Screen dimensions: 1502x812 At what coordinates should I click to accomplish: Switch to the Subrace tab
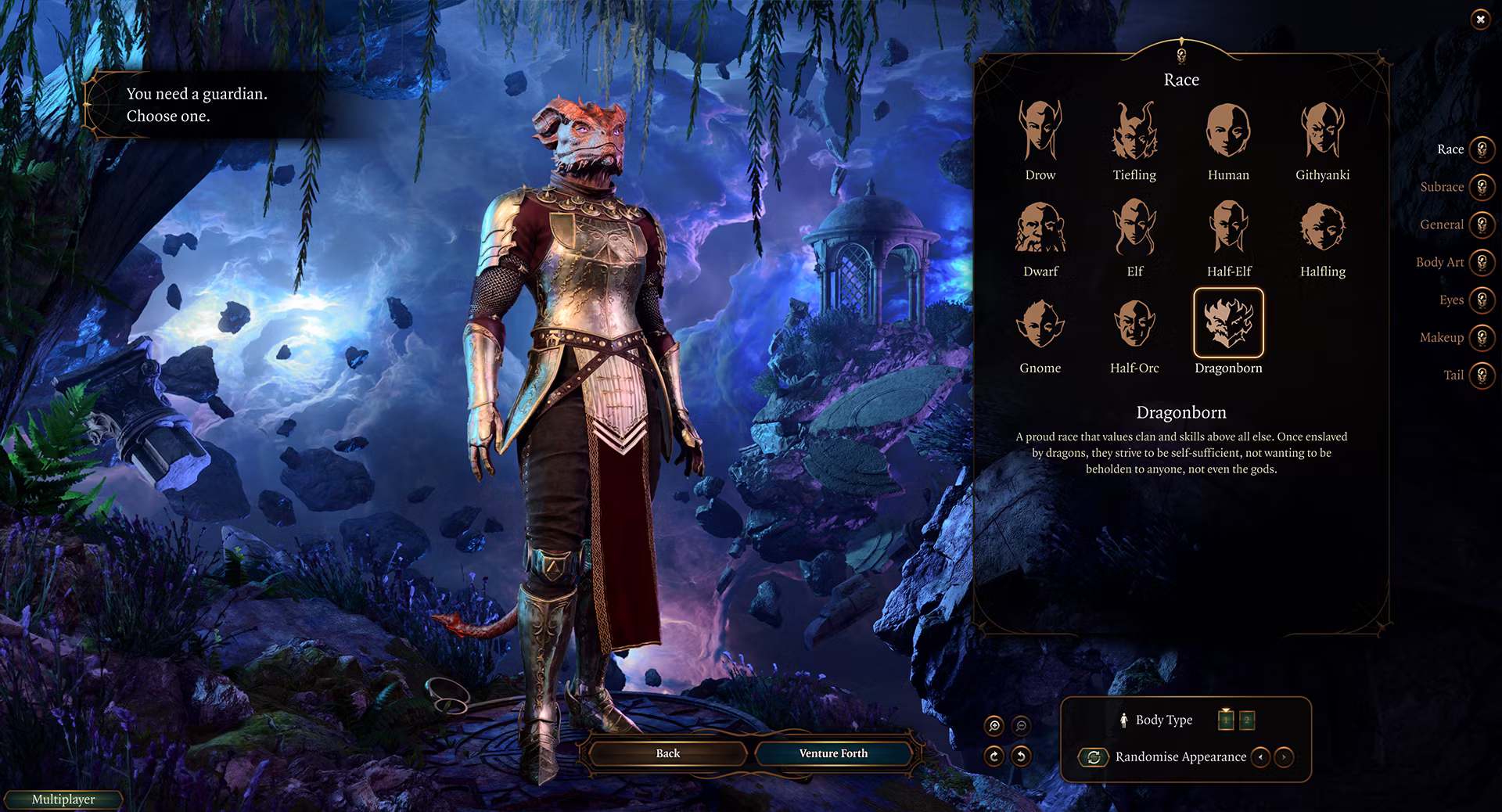(1481, 187)
